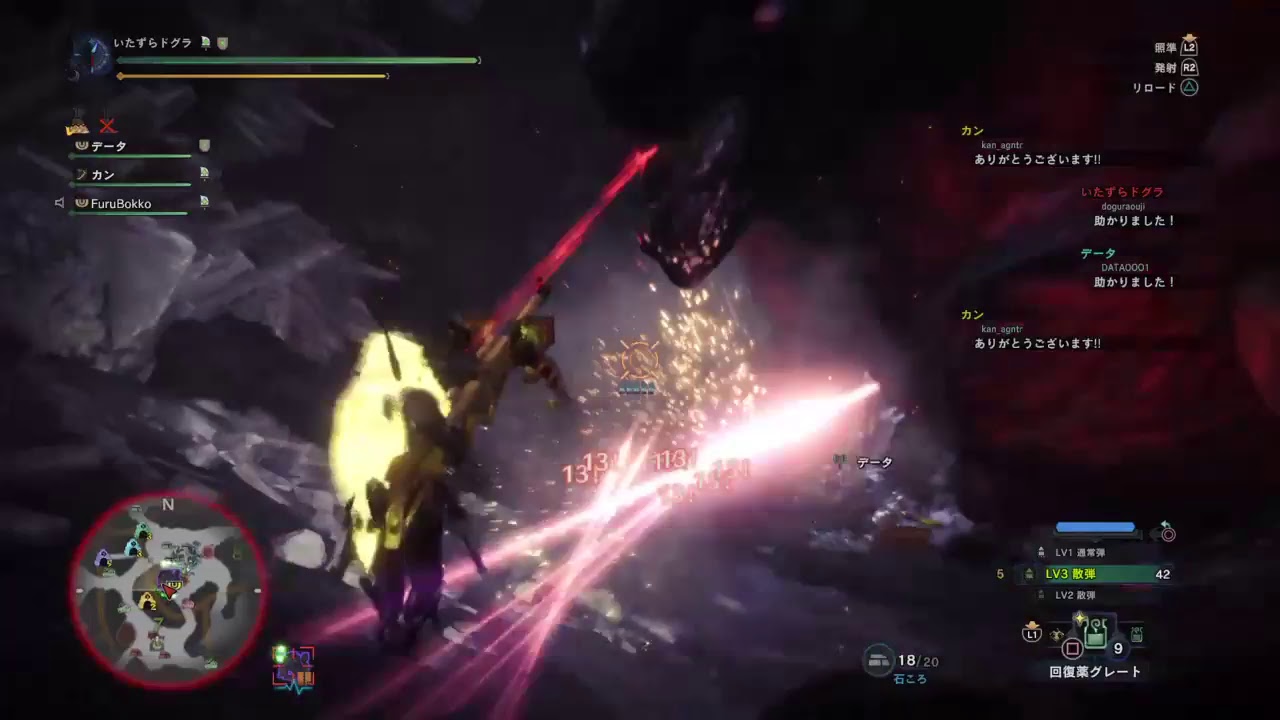
Task: Click the L1 radial menu icon
Action: (x=1031, y=634)
